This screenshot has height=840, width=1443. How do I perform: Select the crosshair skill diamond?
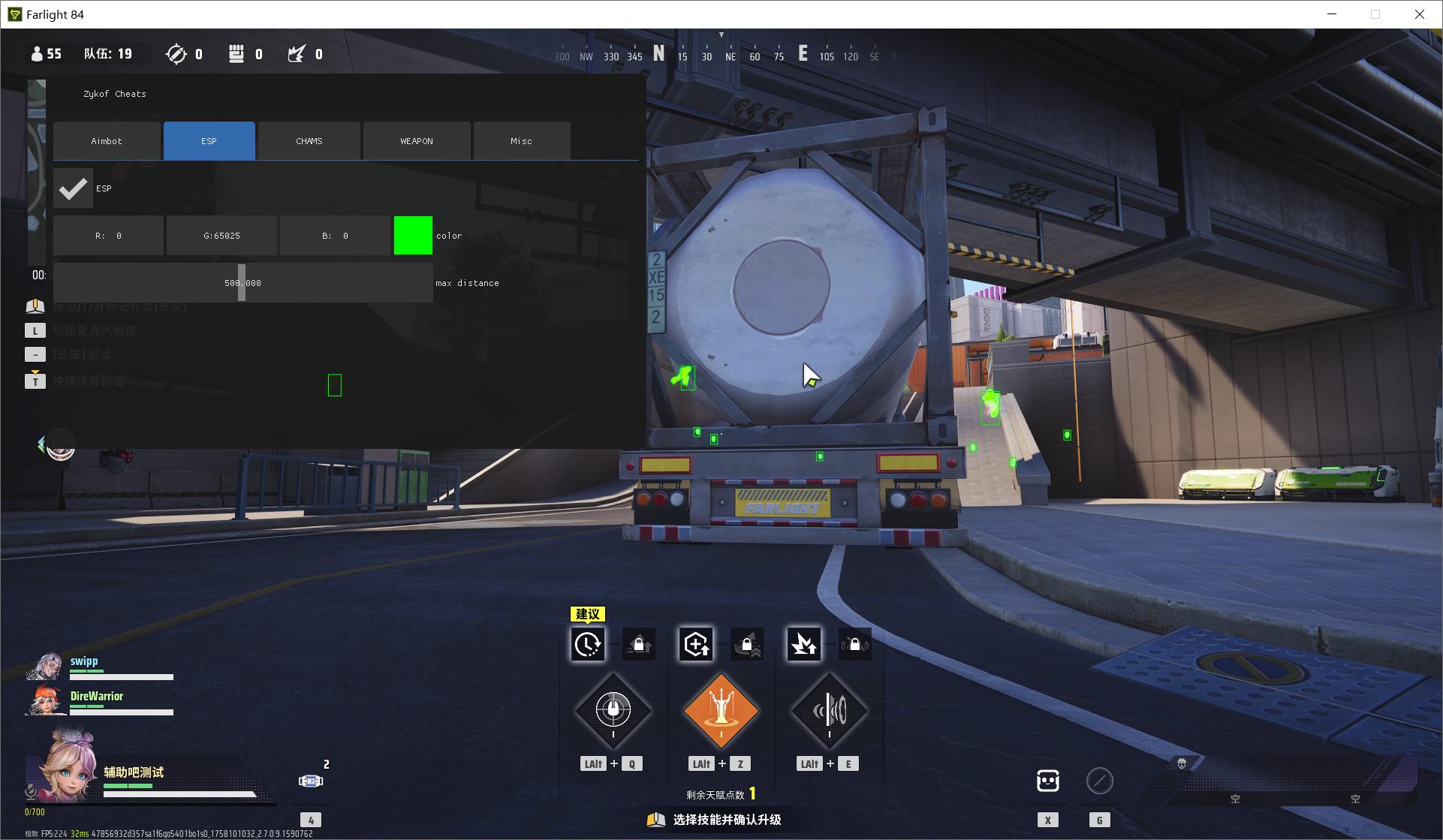(613, 710)
